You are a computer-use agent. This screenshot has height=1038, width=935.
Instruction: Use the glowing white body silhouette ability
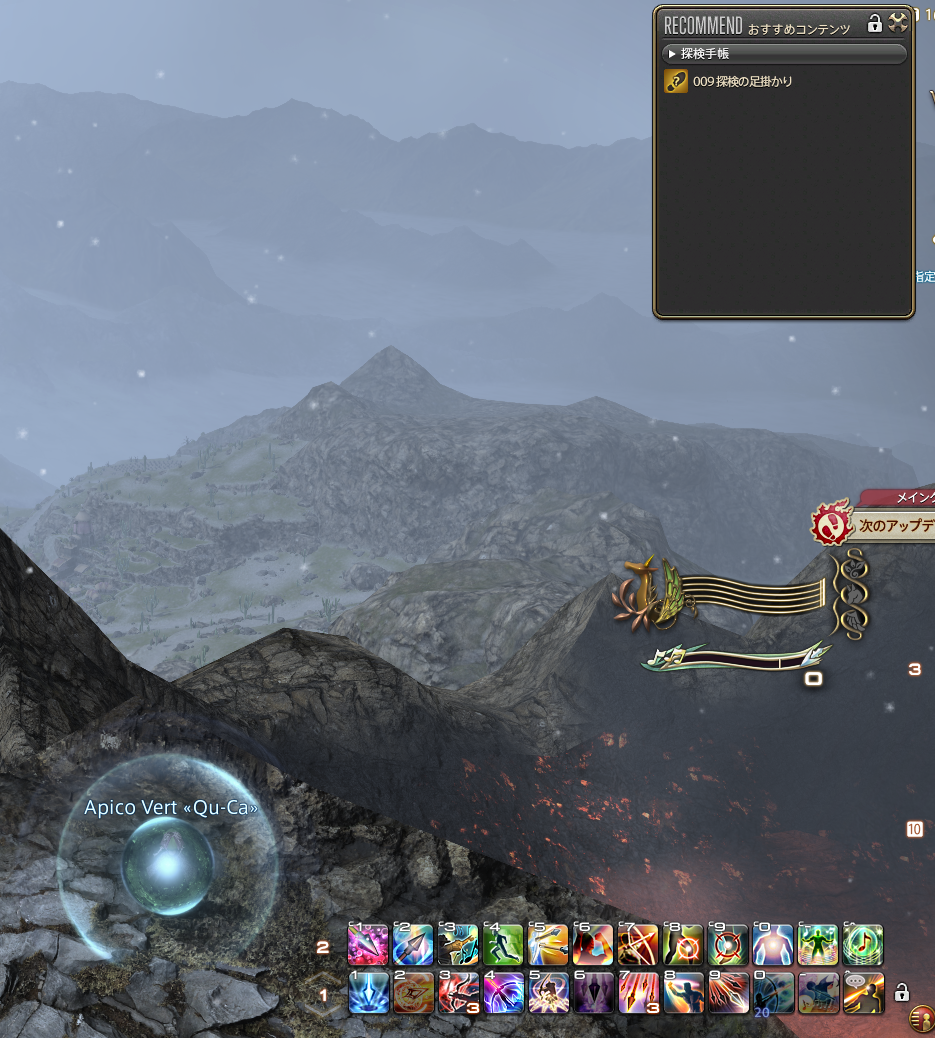[x=773, y=944]
